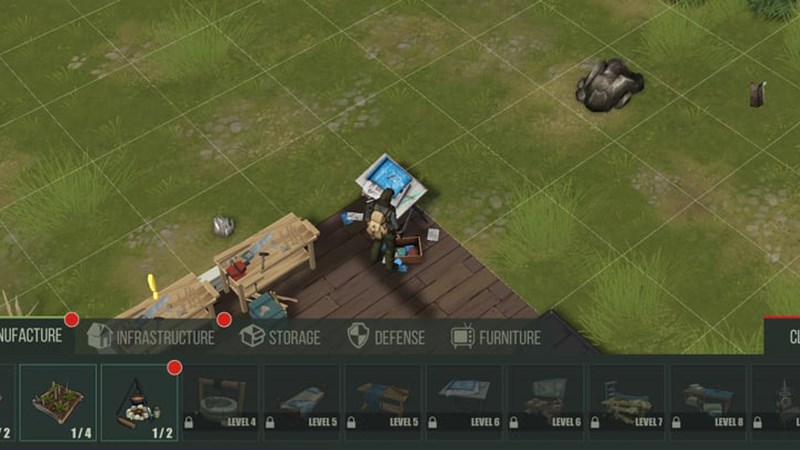Select the locked Level 7 item
The height and width of the screenshot is (450, 800).
pos(626,402)
